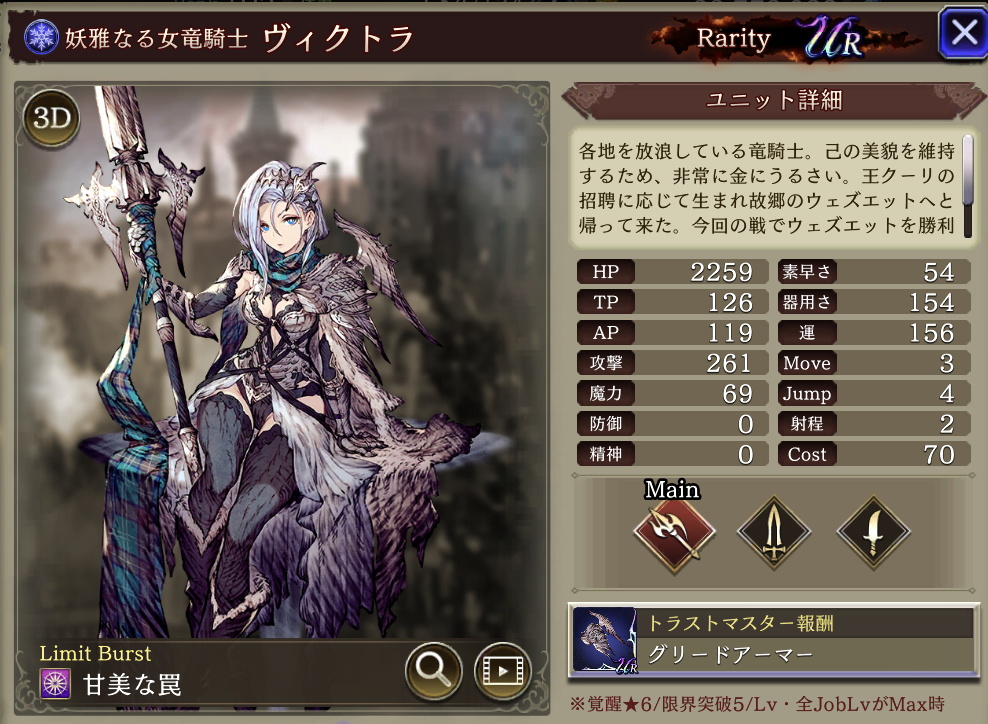Click the unit description scrollbar
The height and width of the screenshot is (724, 988).
click(967, 170)
